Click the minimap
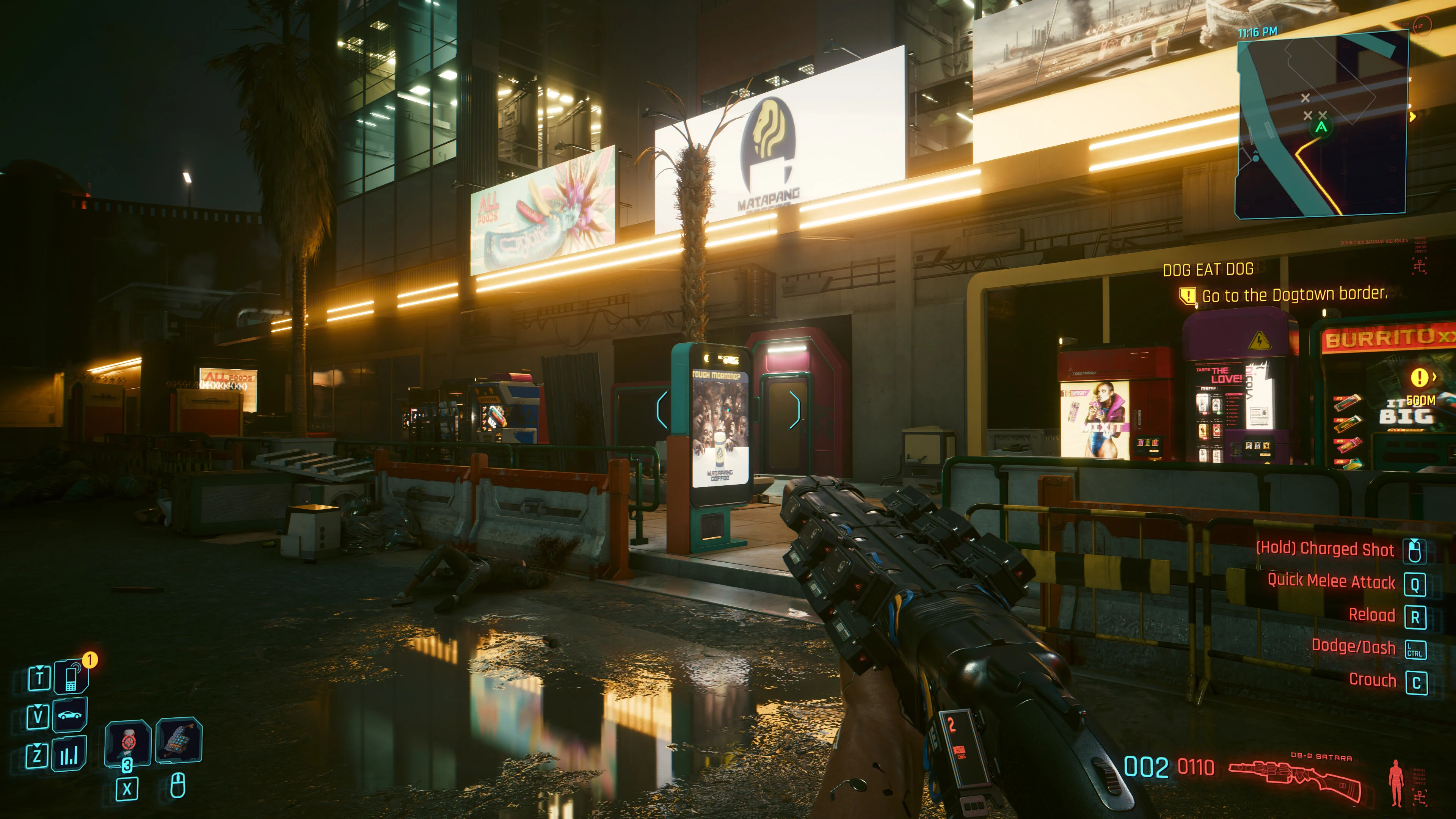The width and height of the screenshot is (1456, 819). pos(1321,124)
